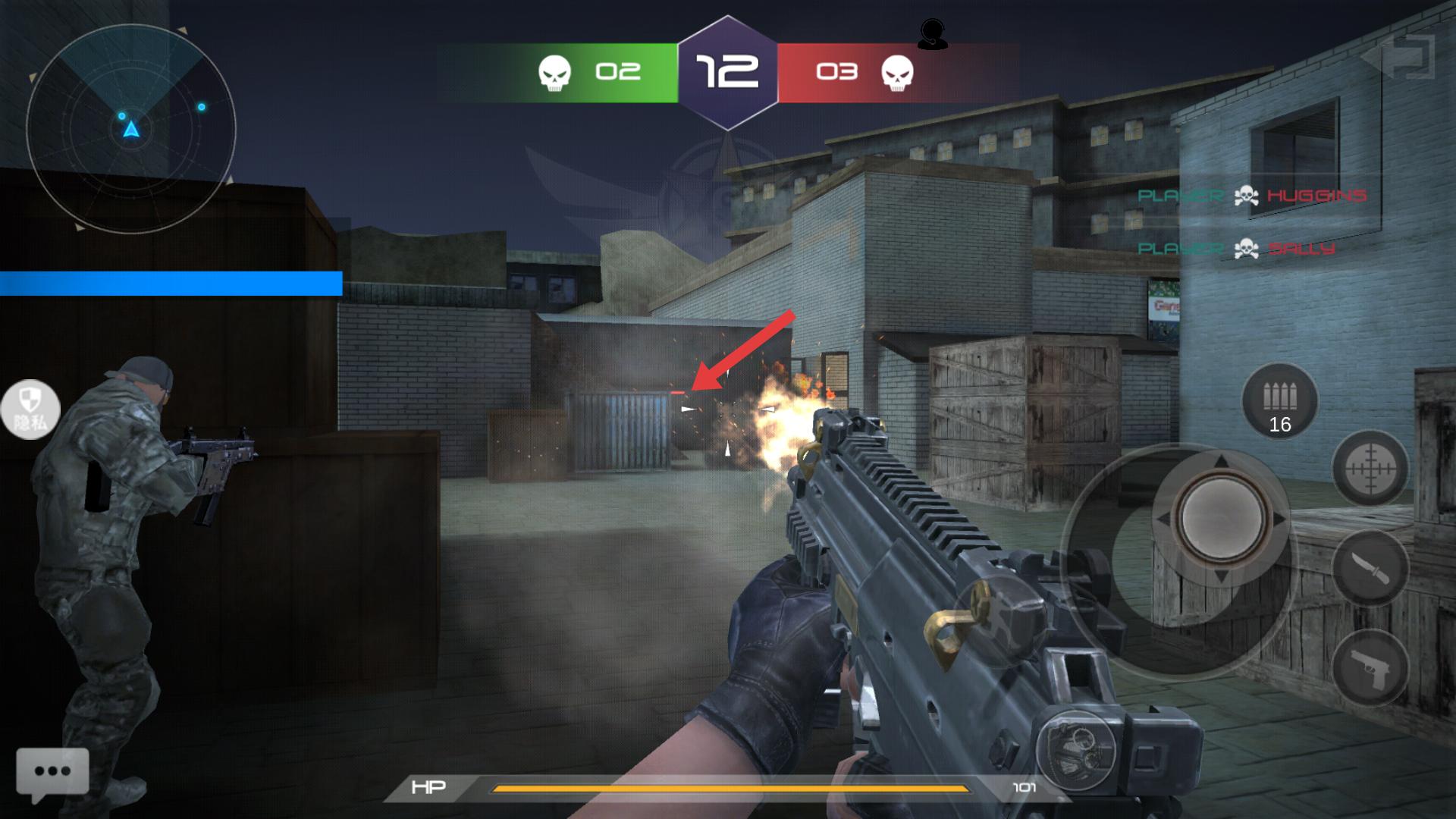
Task: Tap the radar minimap
Action: 131,129
